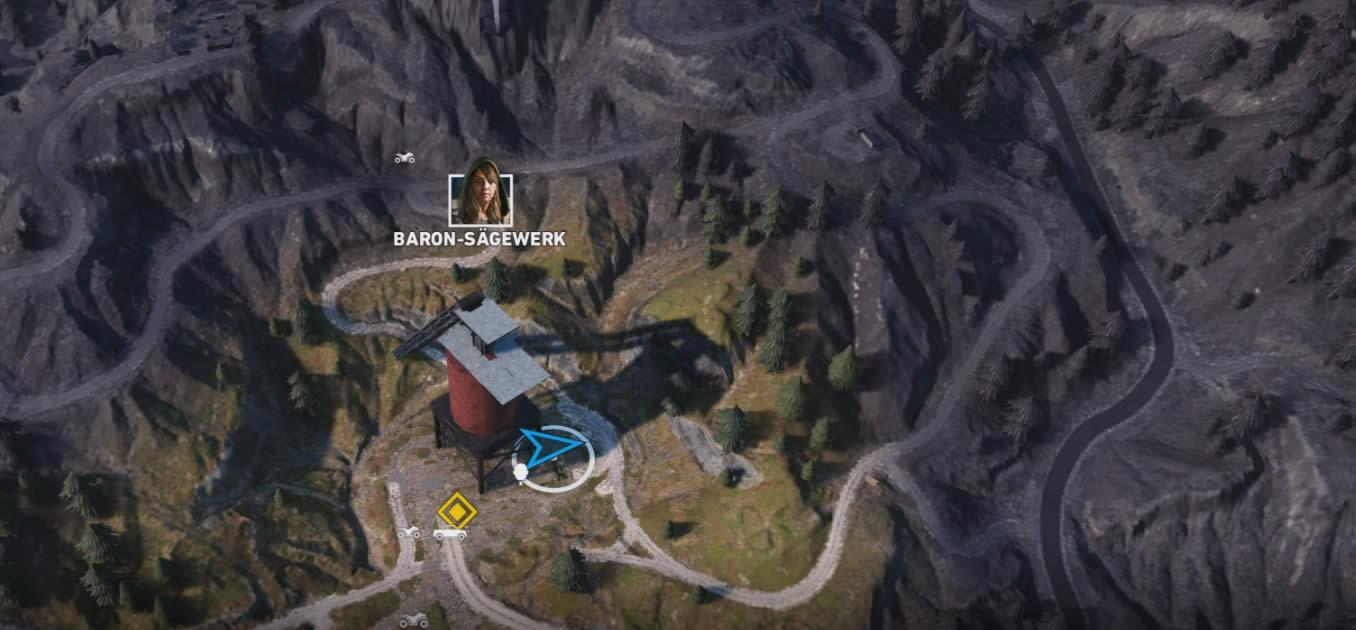Choose the quad bike marker beside the car

click(x=409, y=532)
